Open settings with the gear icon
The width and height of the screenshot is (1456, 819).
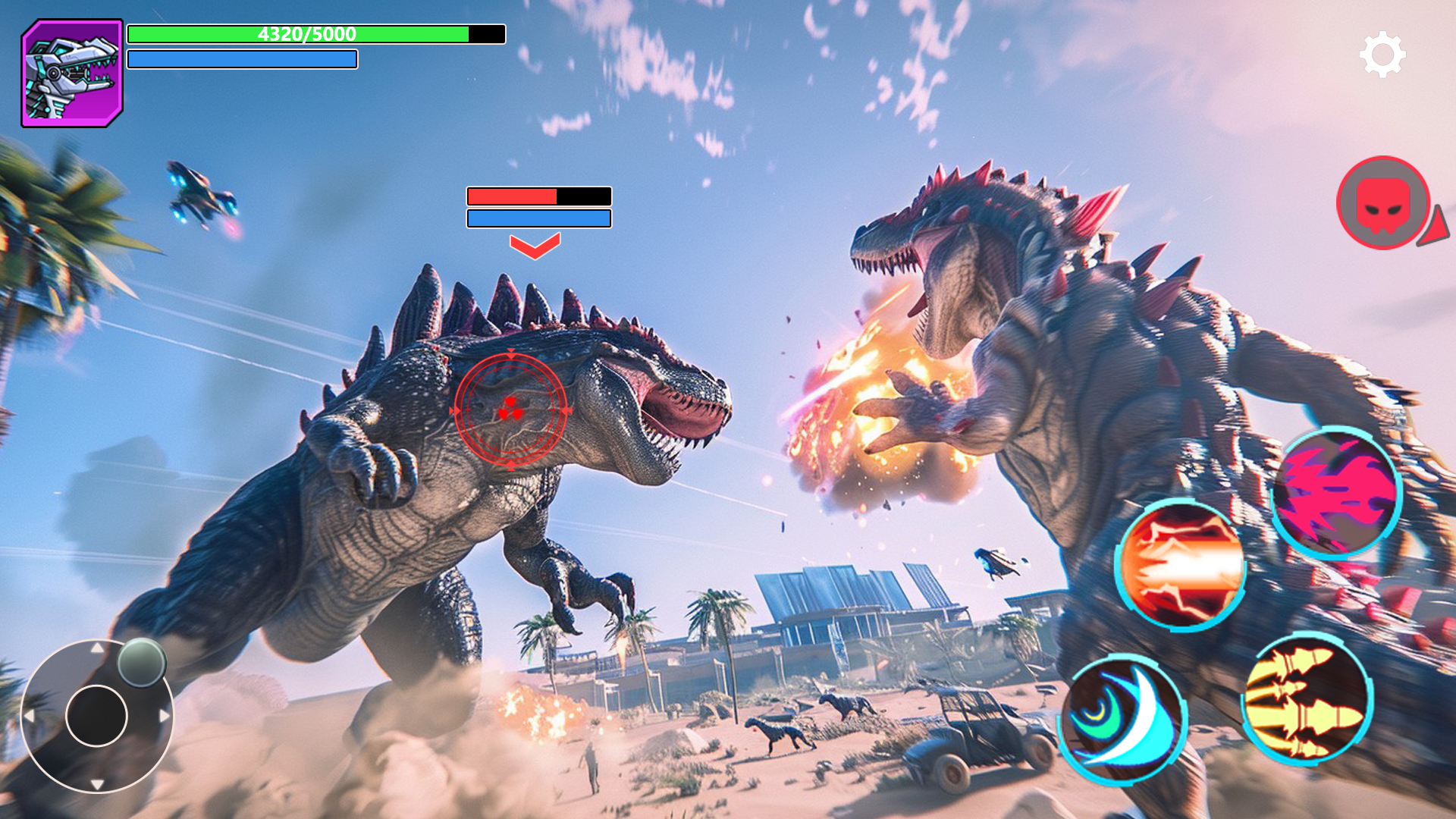point(1382,54)
